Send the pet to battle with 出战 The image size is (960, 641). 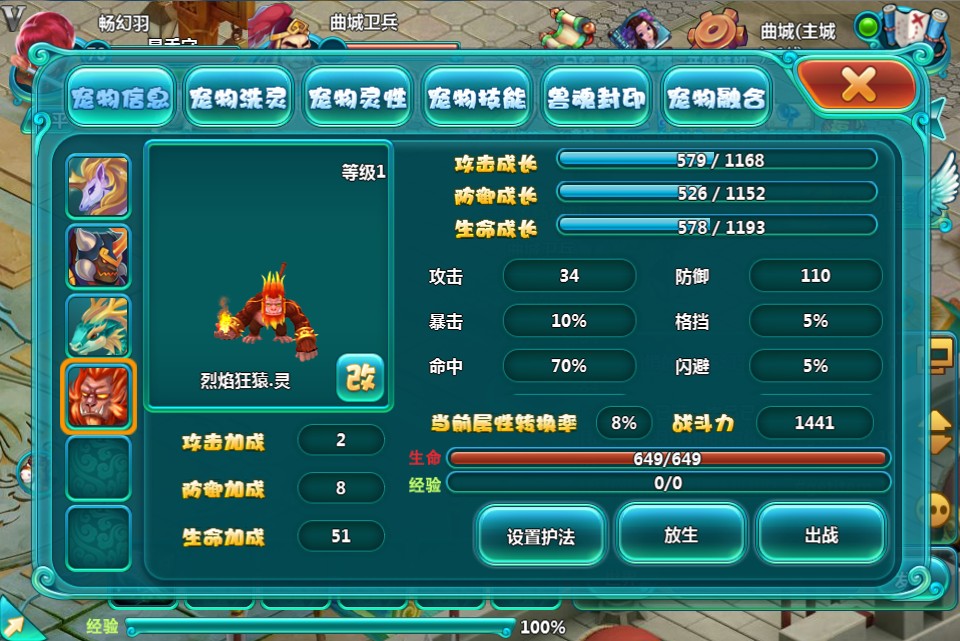[821, 535]
